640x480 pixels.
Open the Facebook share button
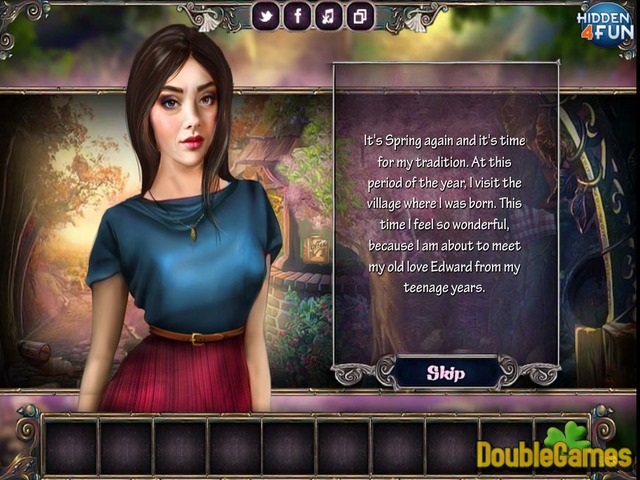pyautogui.click(x=297, y=16)
